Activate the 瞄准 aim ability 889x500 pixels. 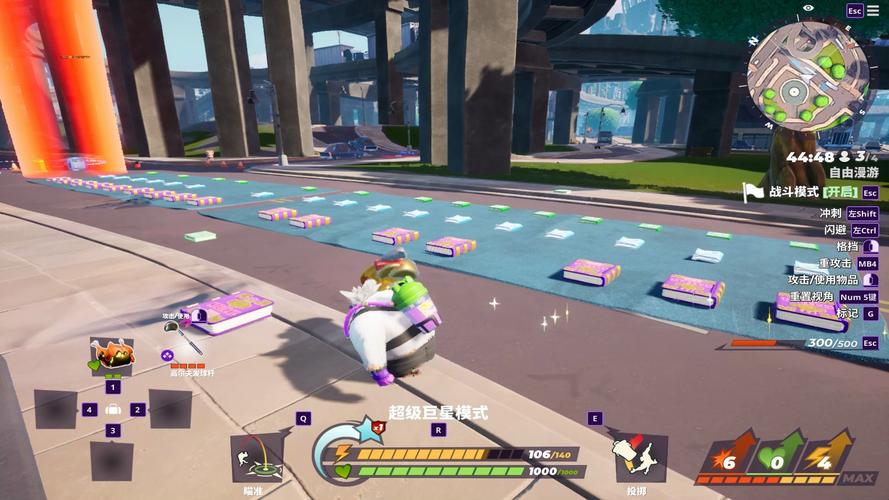click(256, 457)
